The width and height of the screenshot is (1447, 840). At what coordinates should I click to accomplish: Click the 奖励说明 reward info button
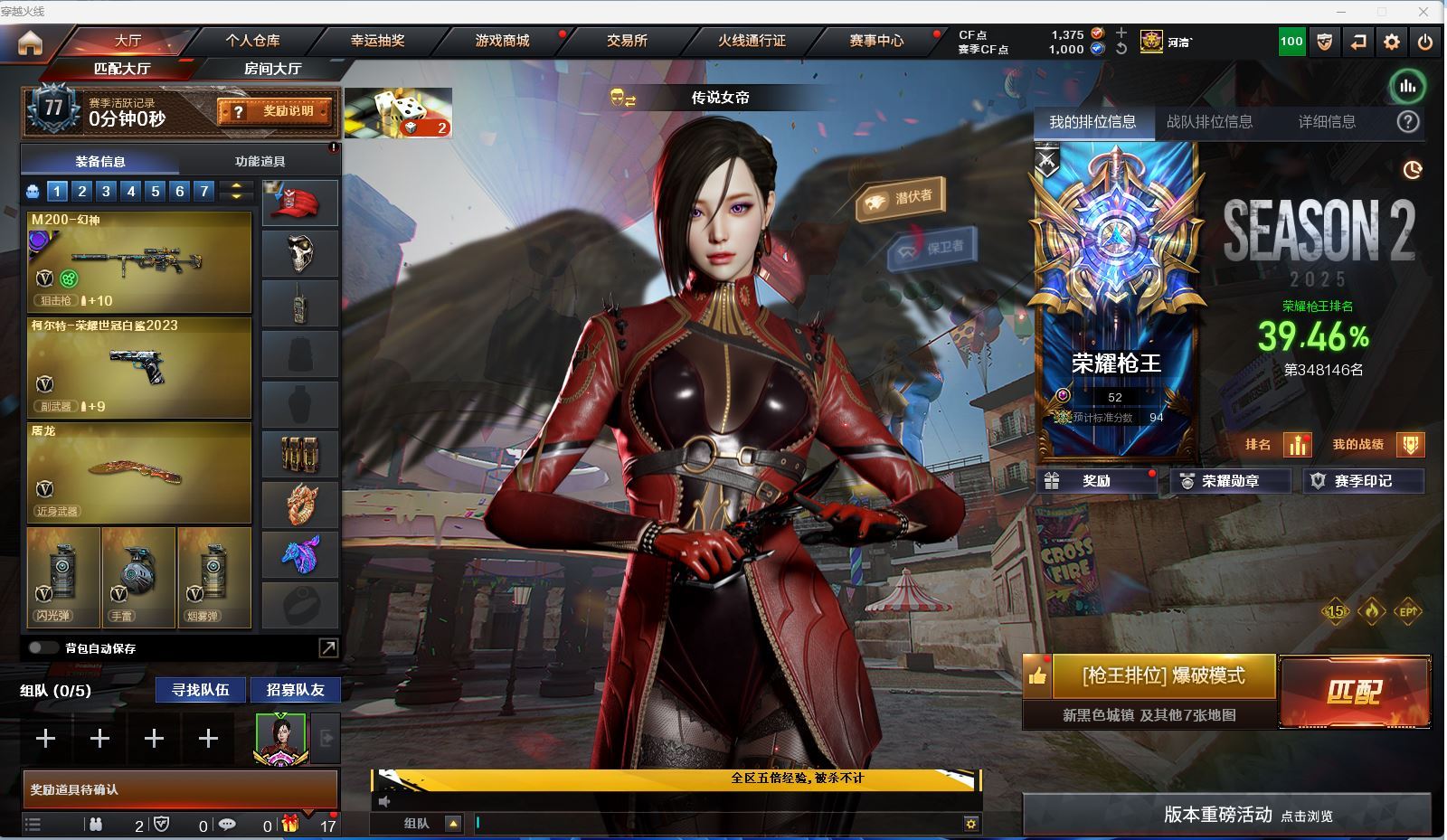275,111
